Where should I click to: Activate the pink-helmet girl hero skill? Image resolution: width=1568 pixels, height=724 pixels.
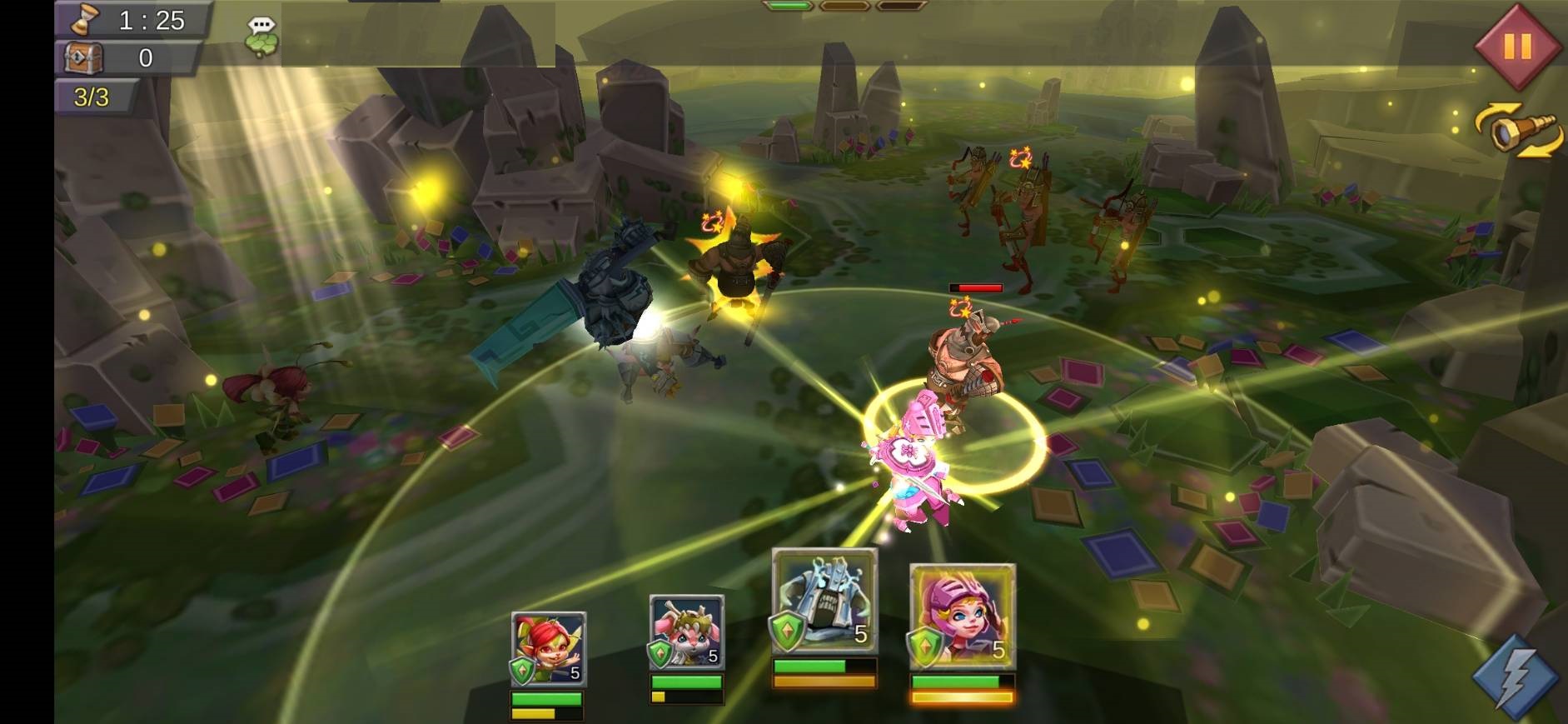(962, 617)
